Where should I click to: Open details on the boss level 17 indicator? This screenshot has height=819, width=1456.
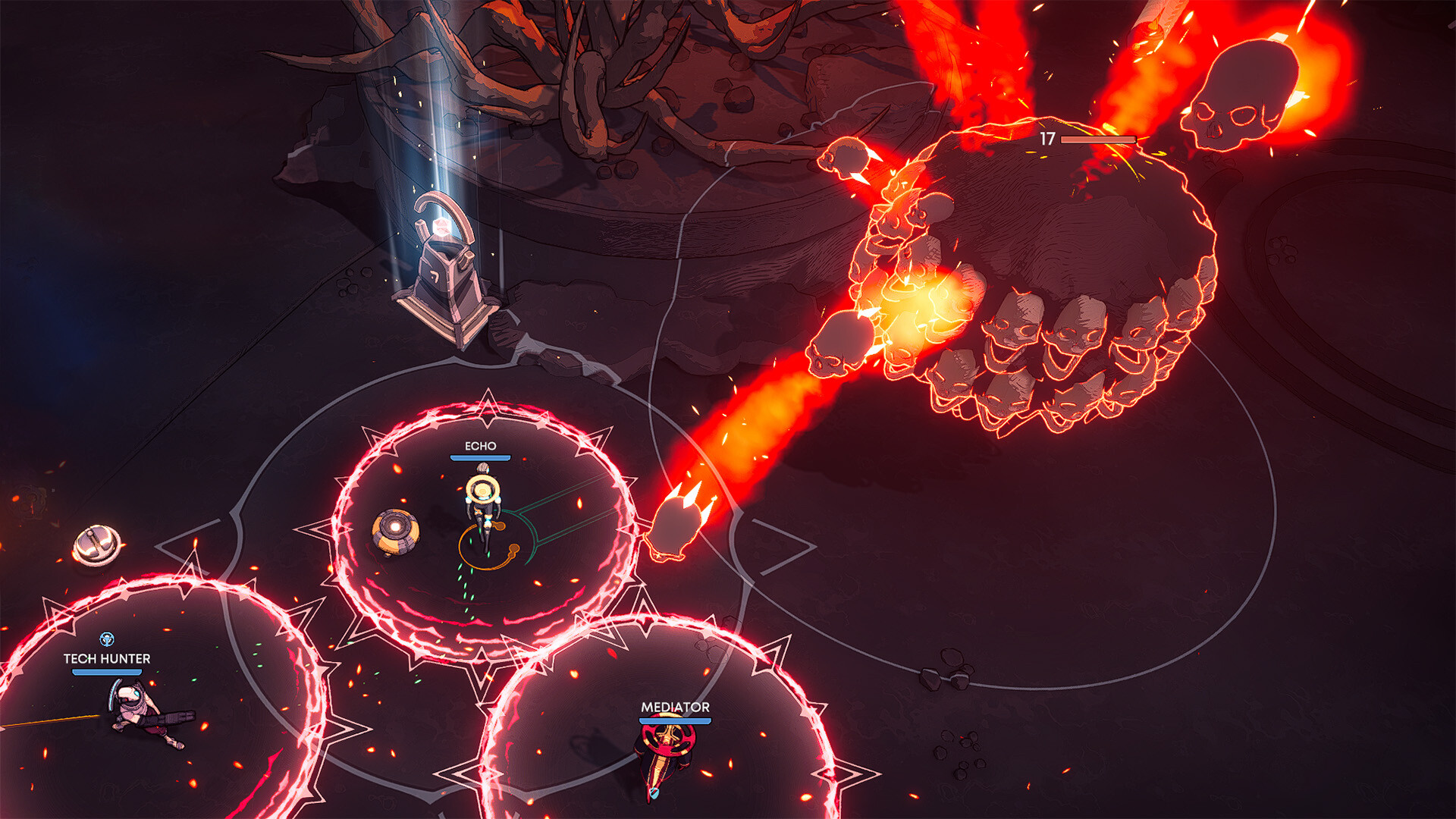[x=1049, y=138]
